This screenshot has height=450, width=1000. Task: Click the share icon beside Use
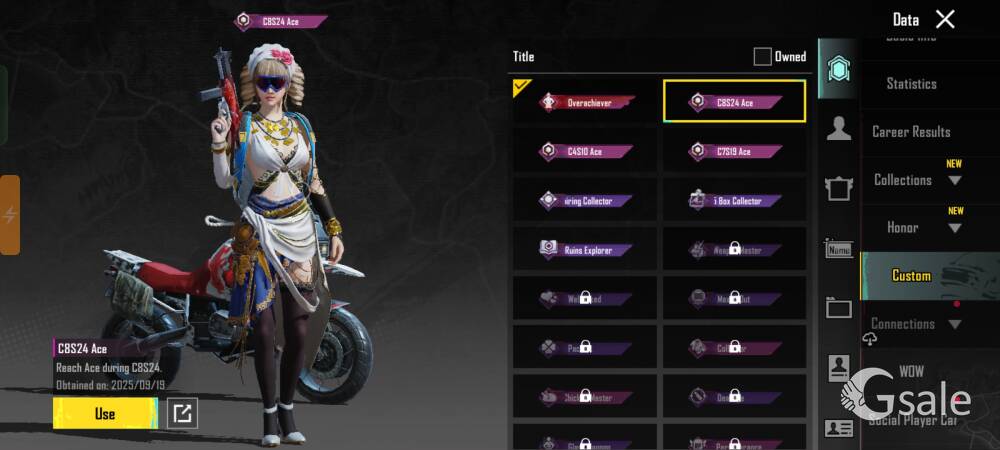(182, 414)
